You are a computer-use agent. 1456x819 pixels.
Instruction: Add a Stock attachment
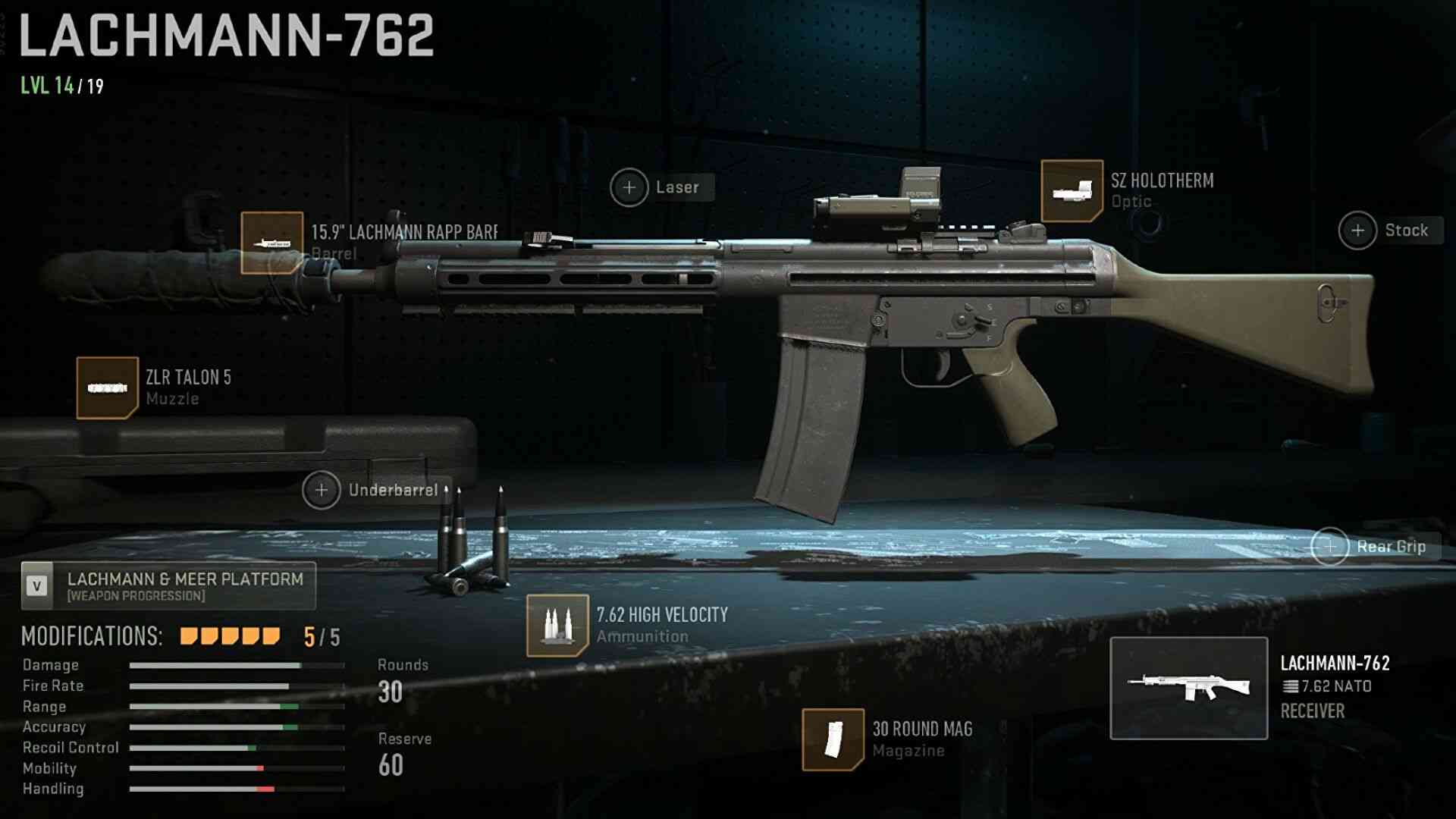pos(1358,231)
